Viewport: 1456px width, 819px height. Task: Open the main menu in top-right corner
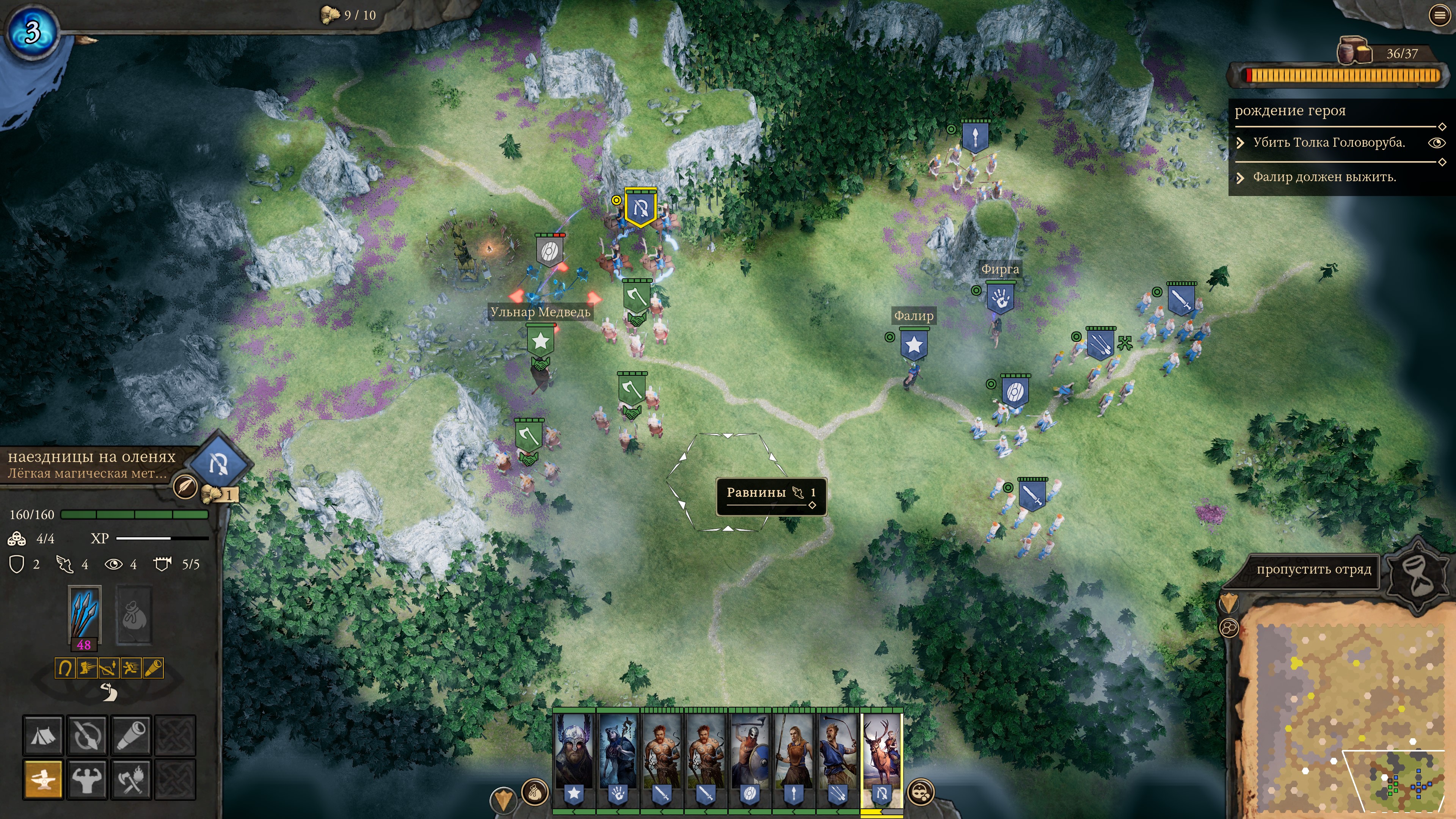[x=1440, y=15]
